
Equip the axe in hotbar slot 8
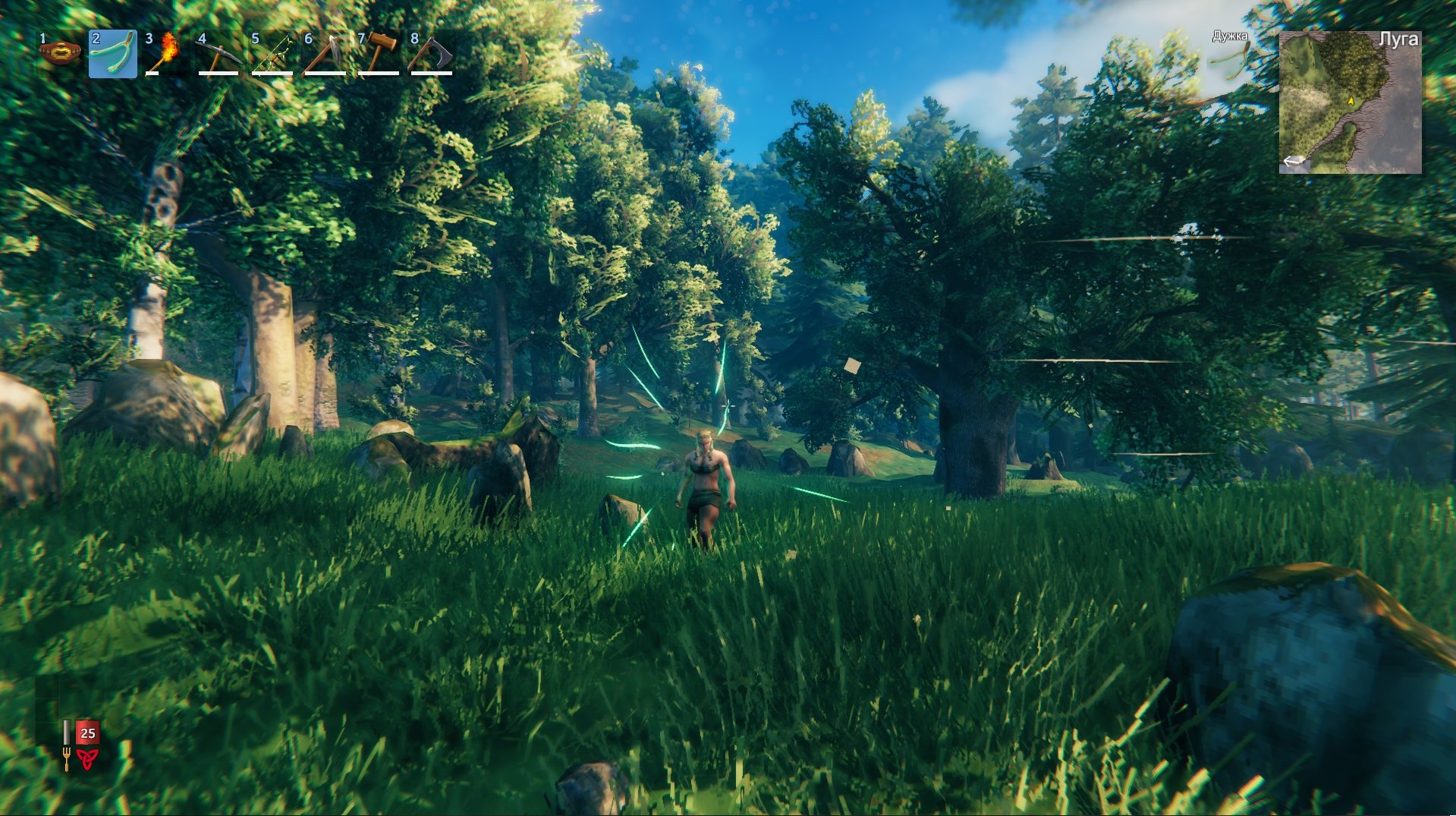click(431, 53)
